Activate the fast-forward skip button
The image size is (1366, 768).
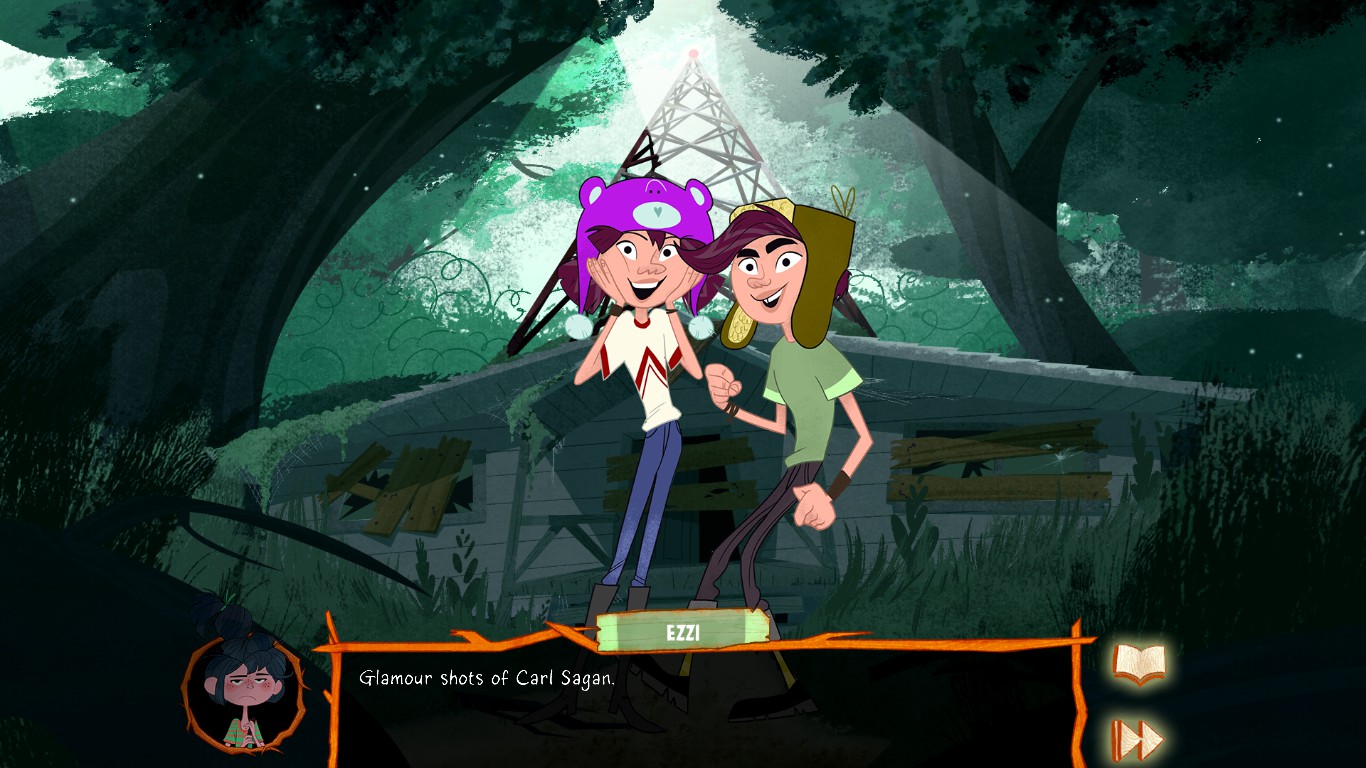(x=1139, y=740)
